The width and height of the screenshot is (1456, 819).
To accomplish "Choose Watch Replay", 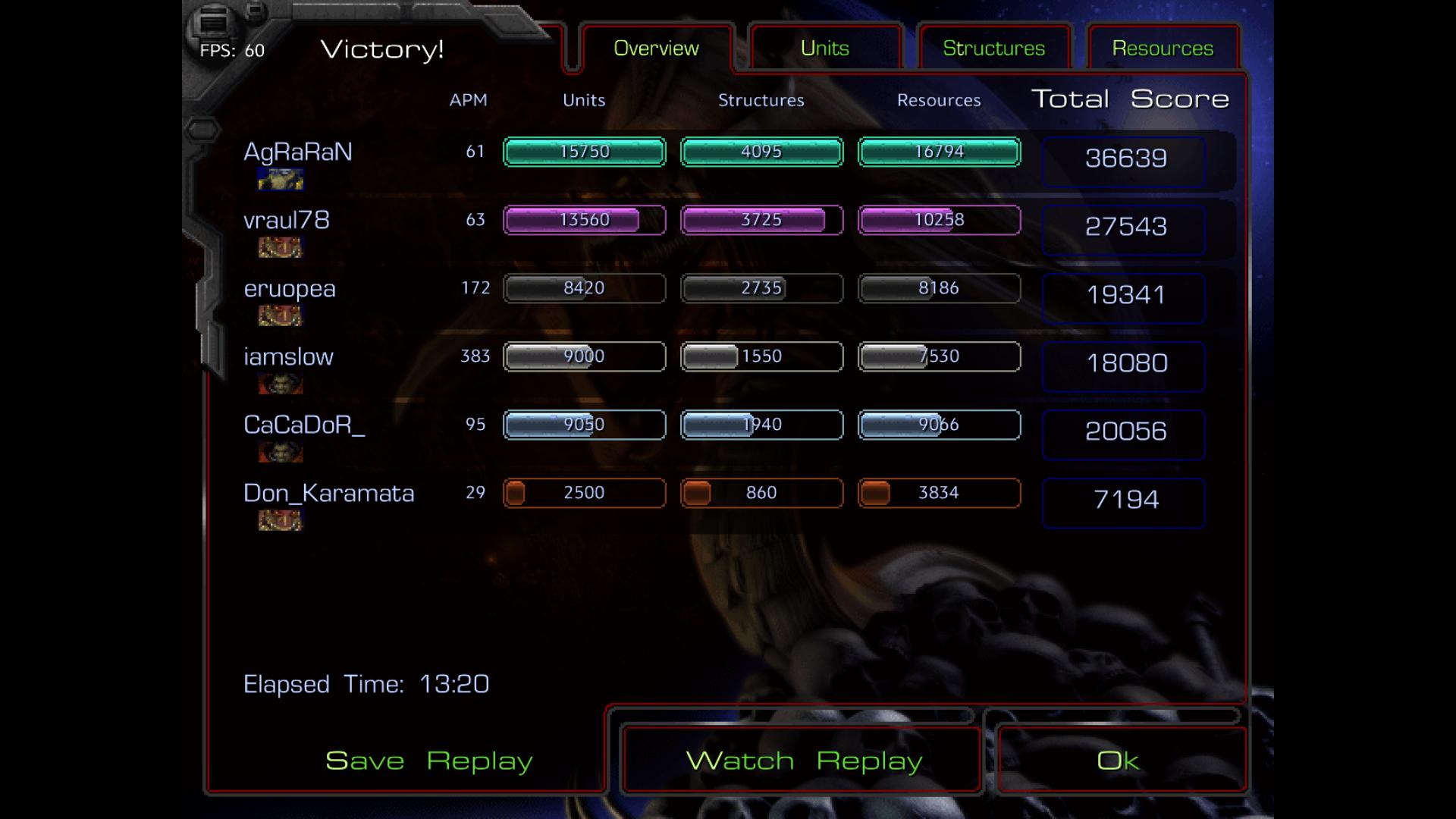I will 803,761.
